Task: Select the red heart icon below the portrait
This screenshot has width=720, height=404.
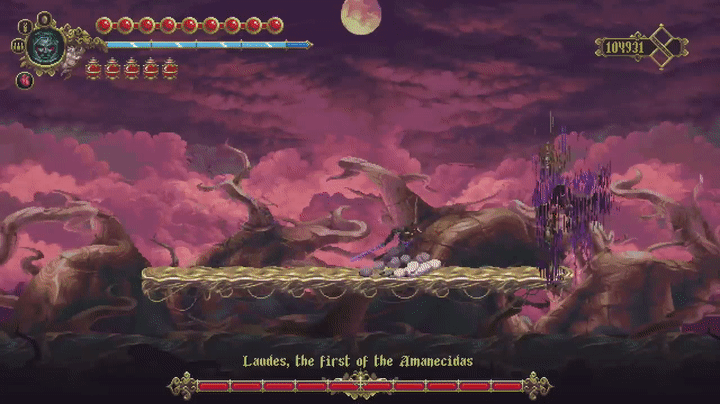Action: pyautogui.click(x=26, y=79)
